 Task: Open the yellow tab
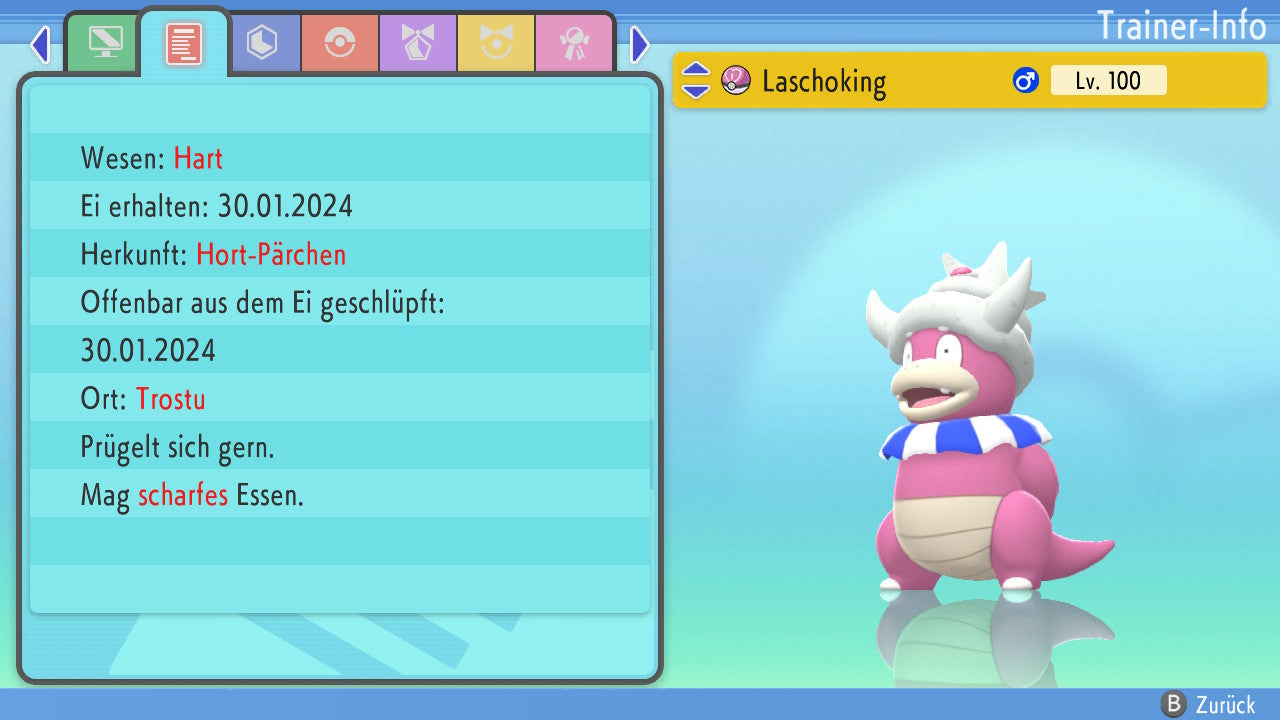(496, 43)
